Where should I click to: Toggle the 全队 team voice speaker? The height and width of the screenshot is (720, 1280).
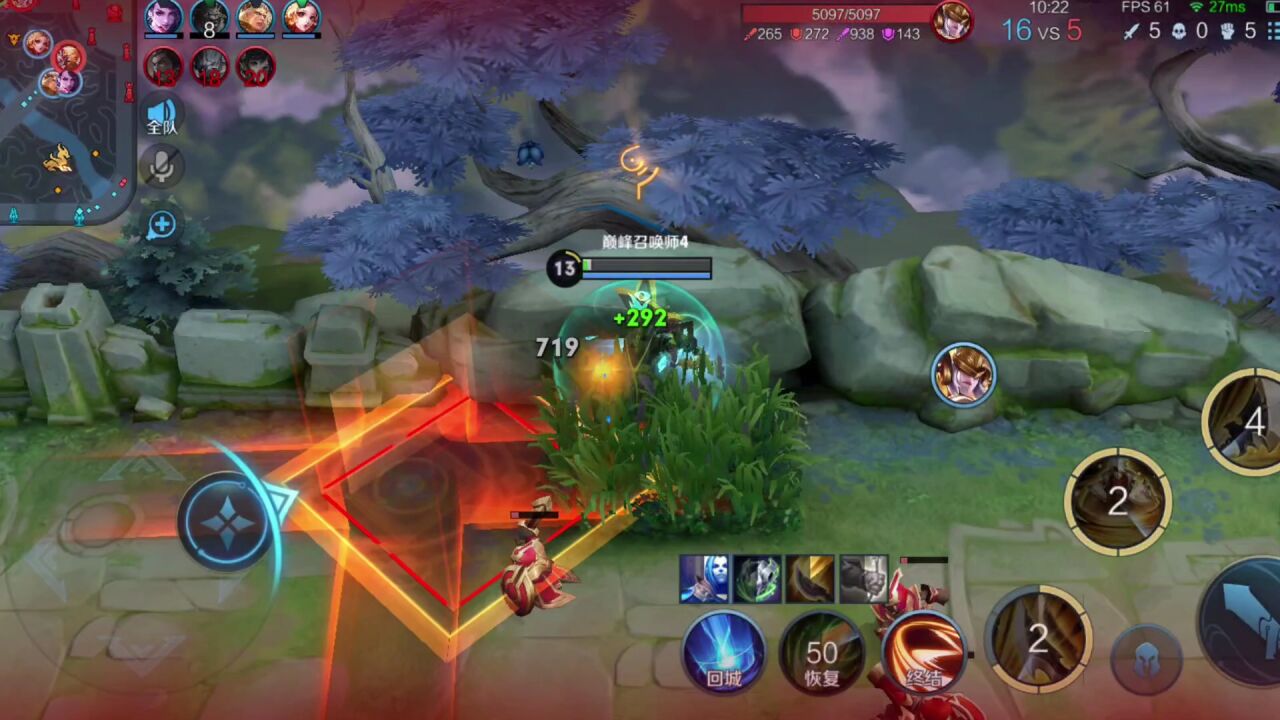162,114
